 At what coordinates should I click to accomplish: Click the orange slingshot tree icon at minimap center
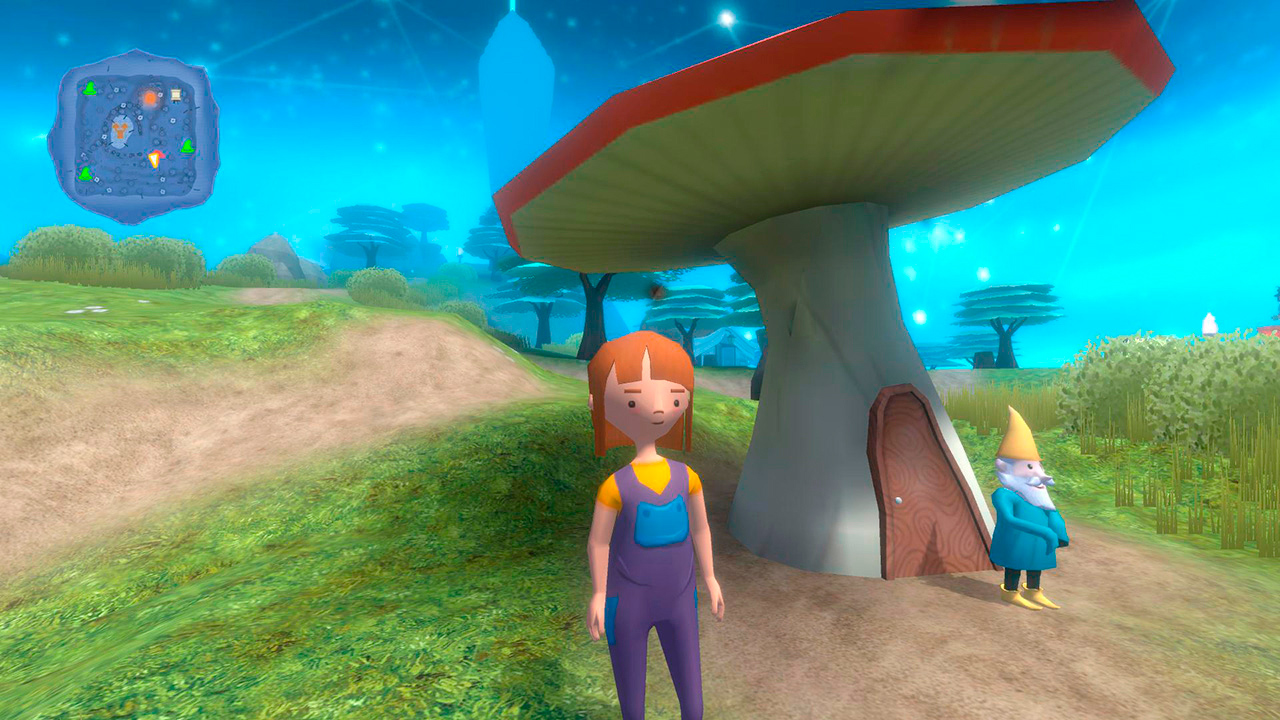[120, 131]
